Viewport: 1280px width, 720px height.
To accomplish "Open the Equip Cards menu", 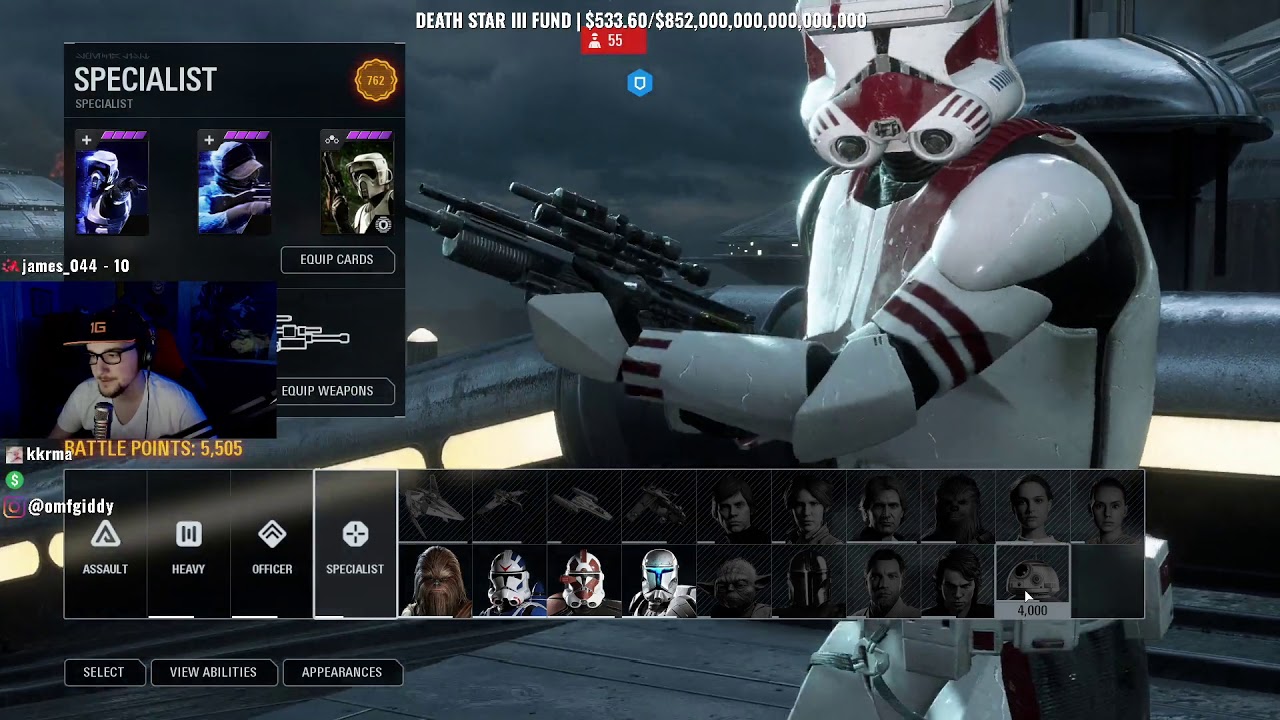I will point(337,260).
